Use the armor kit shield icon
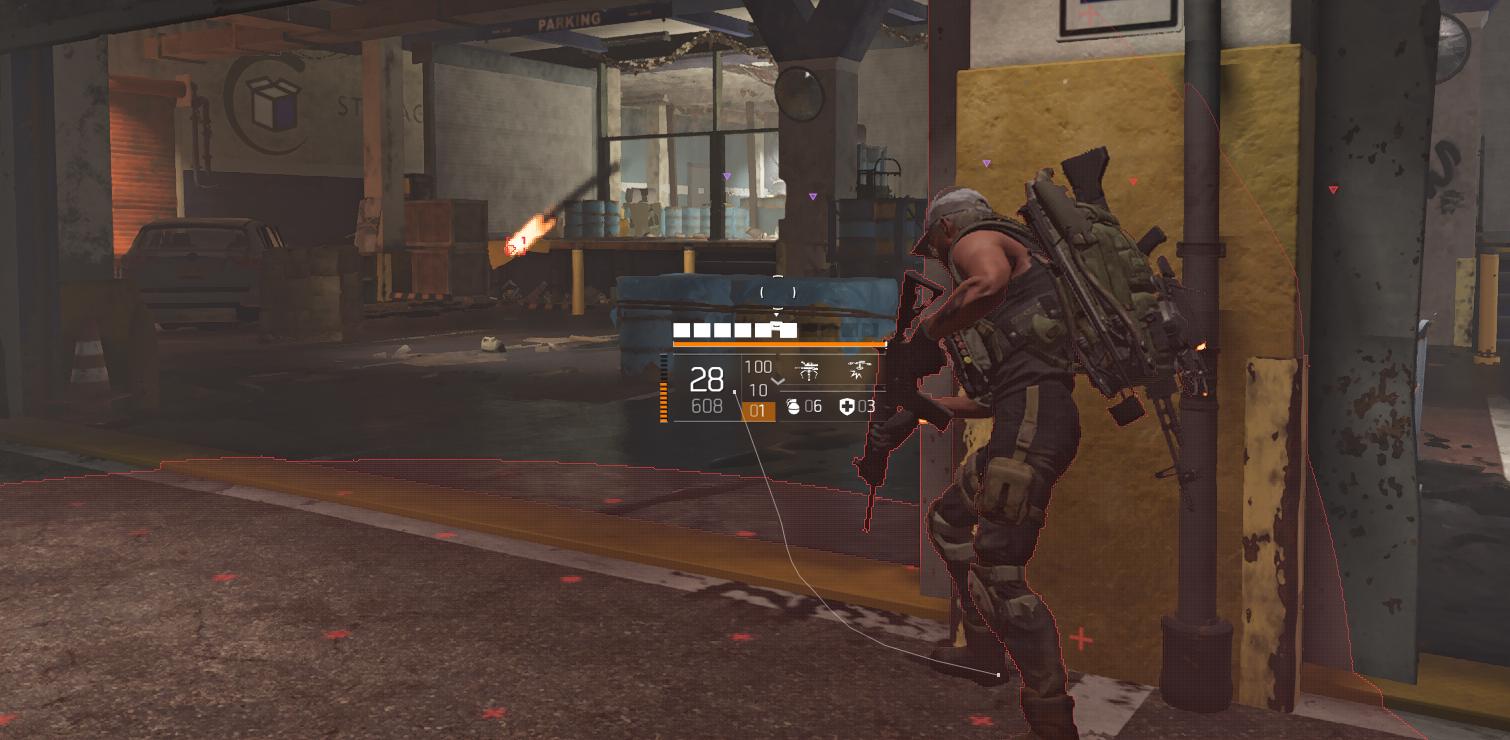Viewport: 1510px width, 740px height. tap(846, 406)
